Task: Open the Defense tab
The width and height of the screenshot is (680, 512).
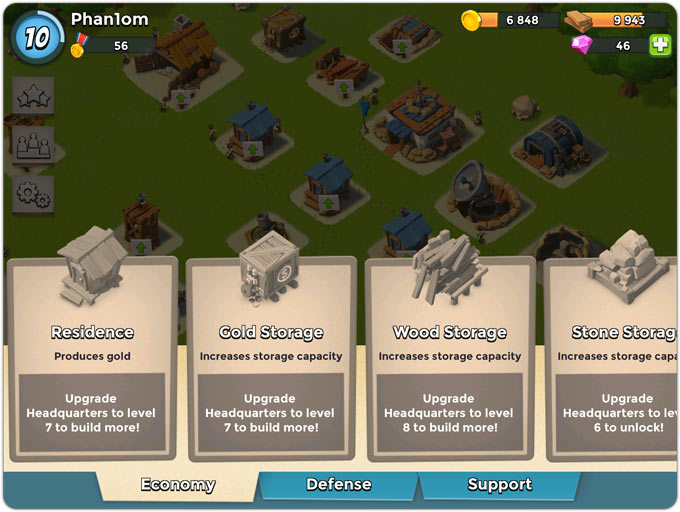Action: coord(338,485)
